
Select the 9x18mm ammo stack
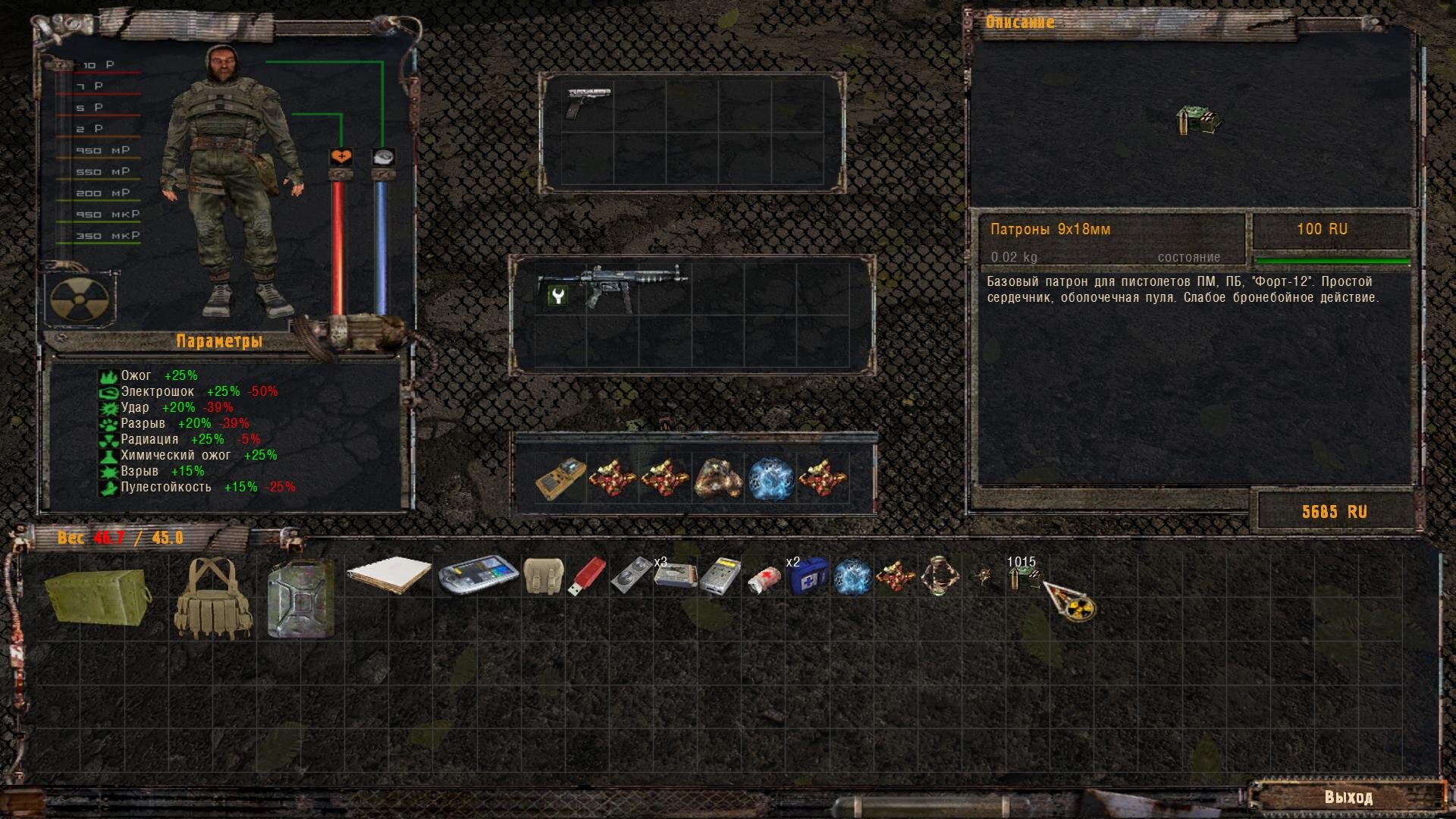pos(1024,578)
